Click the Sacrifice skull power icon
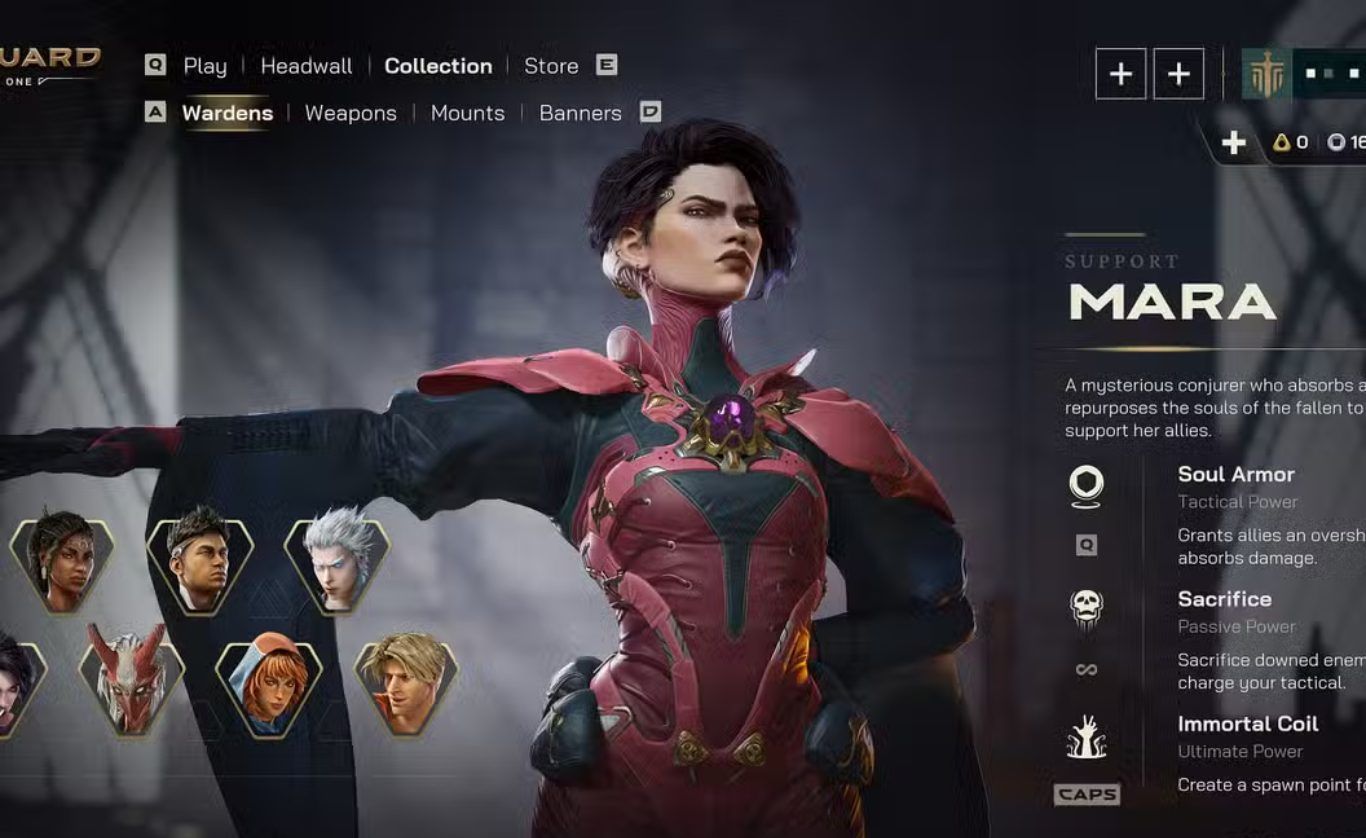Viewport: 1366px width, 838px height. pos(1086,608)
